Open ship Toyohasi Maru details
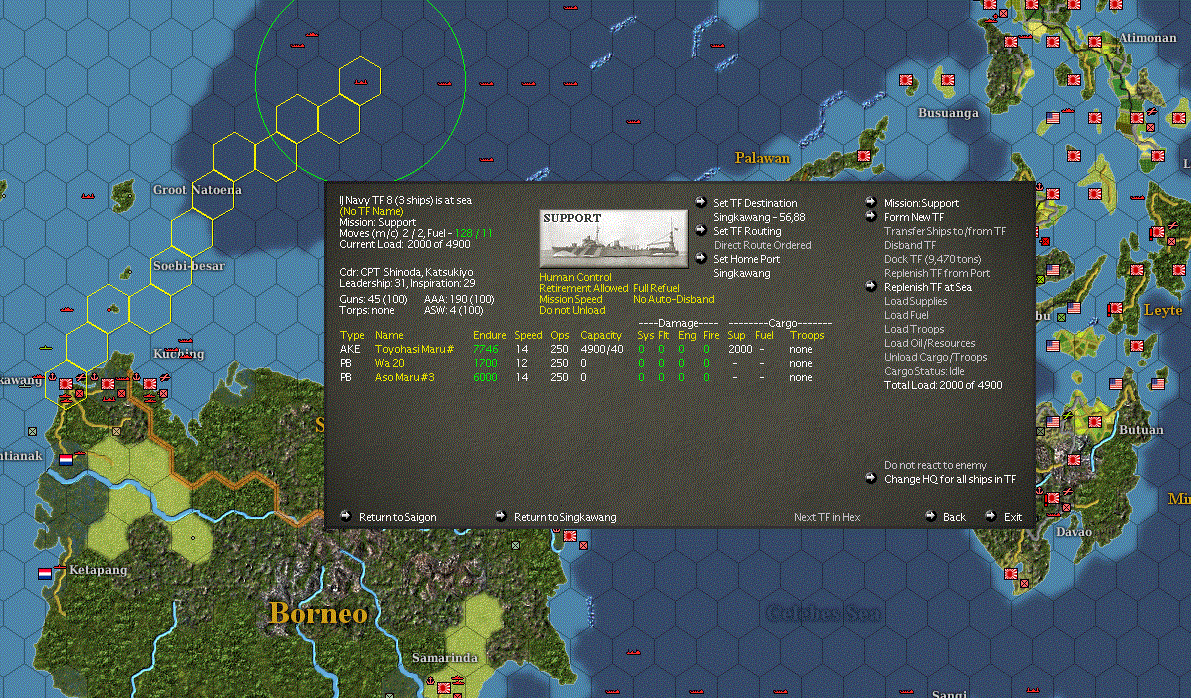 pos(414,349)
